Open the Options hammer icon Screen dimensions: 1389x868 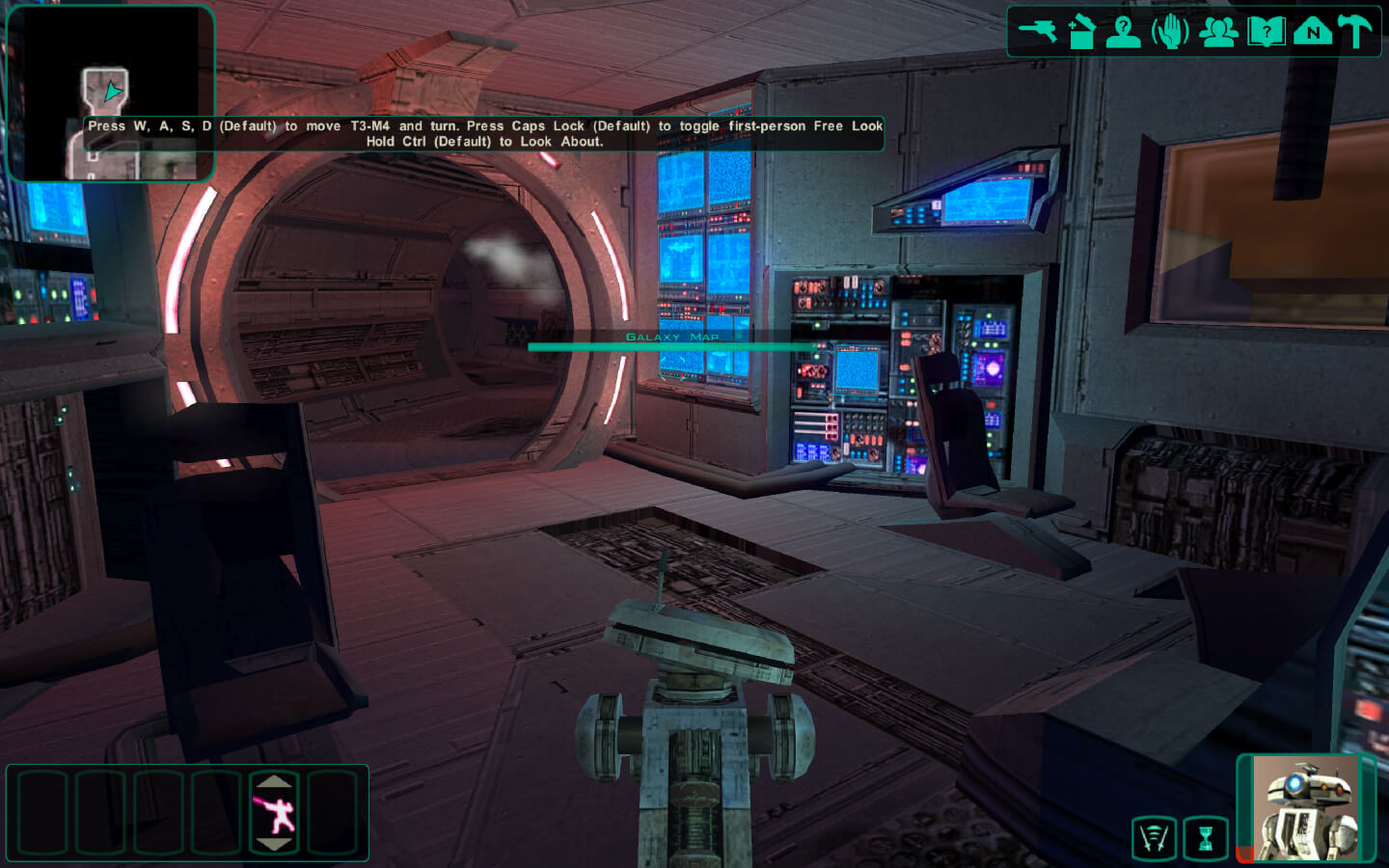[x=1355, y=31]
